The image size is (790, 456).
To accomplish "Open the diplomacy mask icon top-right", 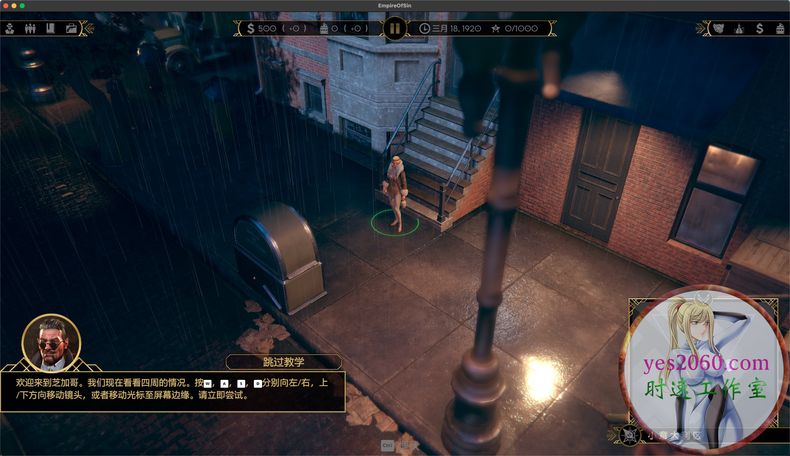I will [x=717, y=28].
